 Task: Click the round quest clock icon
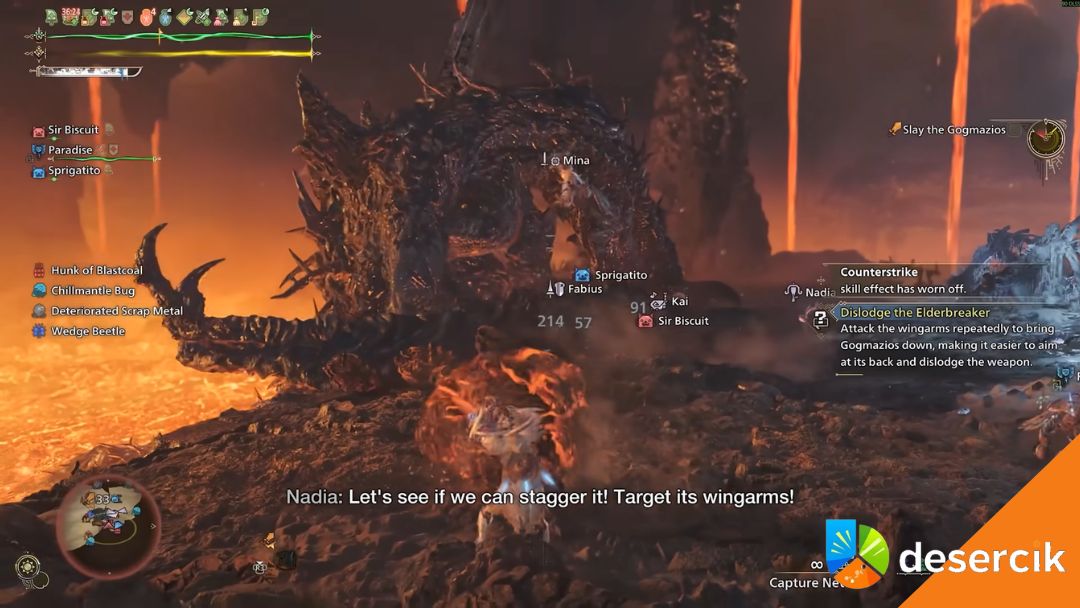coord(1045,135)
